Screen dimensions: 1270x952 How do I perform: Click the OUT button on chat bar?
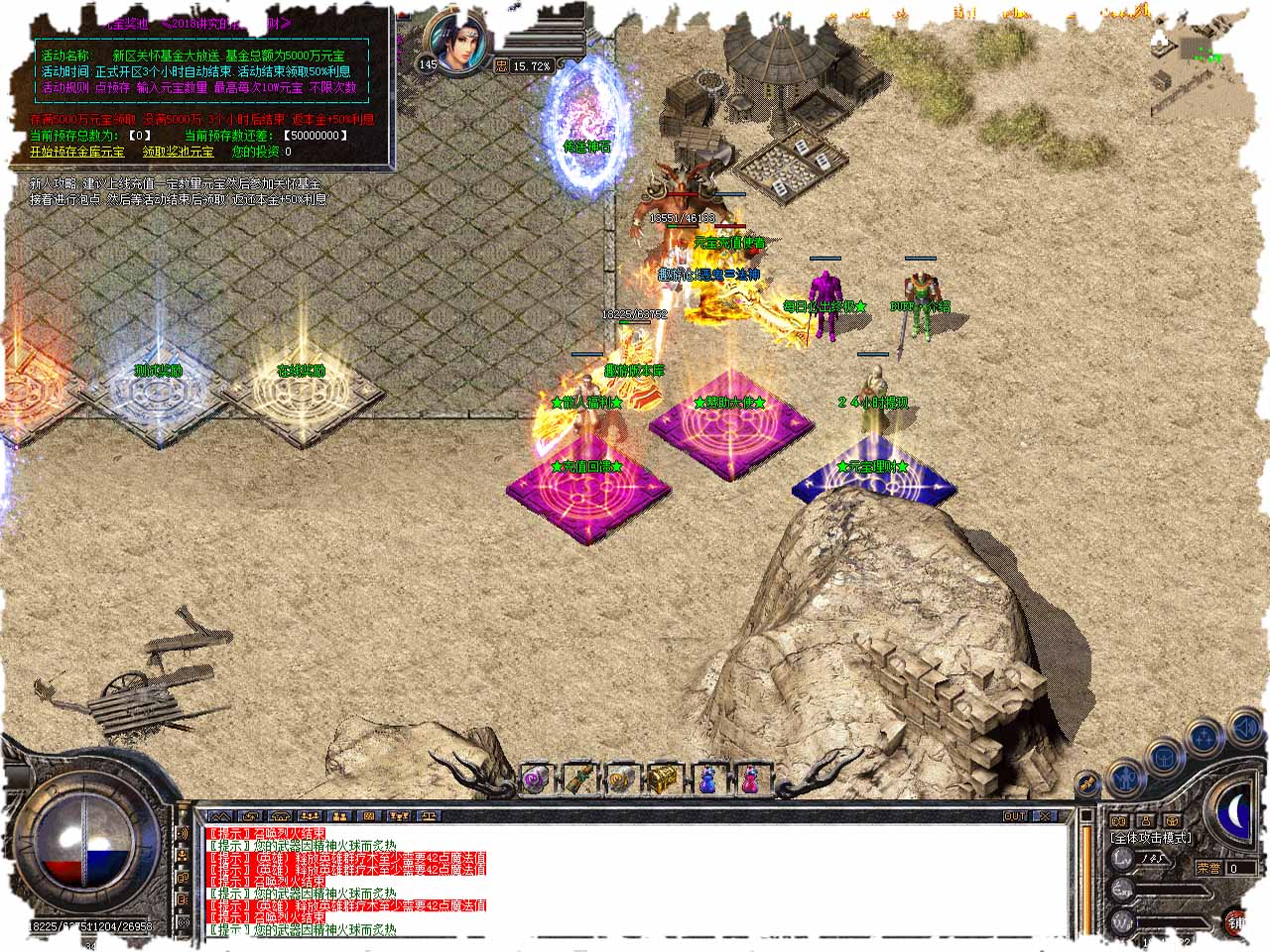[1015, 816]
